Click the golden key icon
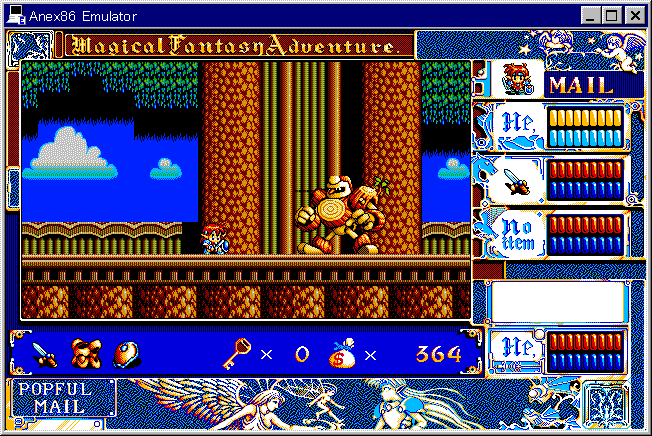This screenshot has width=652, height=436. tap(237, 353)
